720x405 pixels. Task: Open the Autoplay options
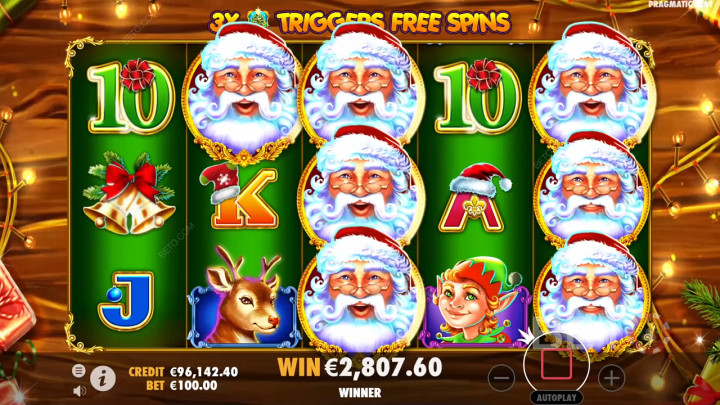click(556, 396)
